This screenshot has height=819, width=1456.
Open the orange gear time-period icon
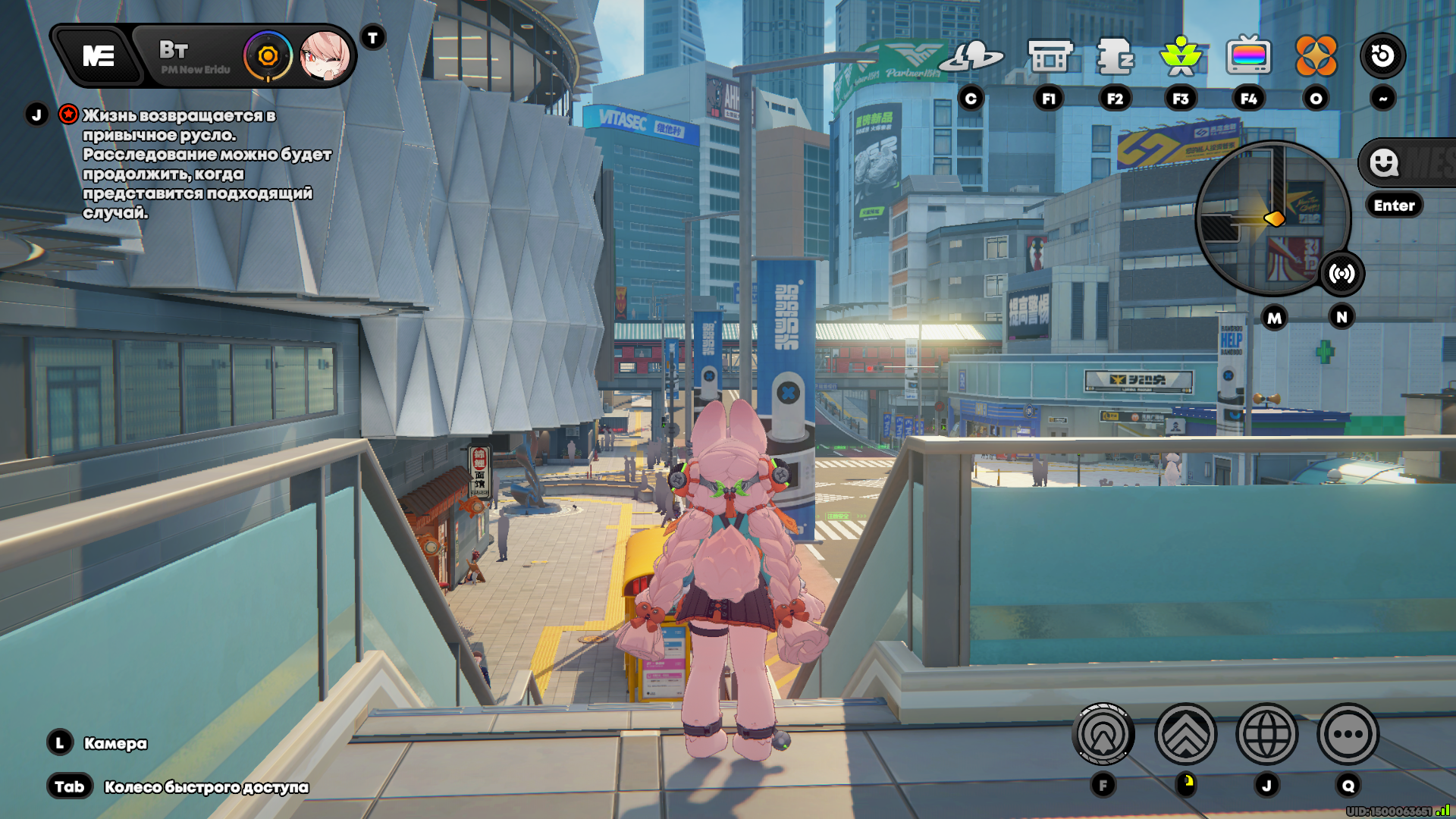point(268,55)
